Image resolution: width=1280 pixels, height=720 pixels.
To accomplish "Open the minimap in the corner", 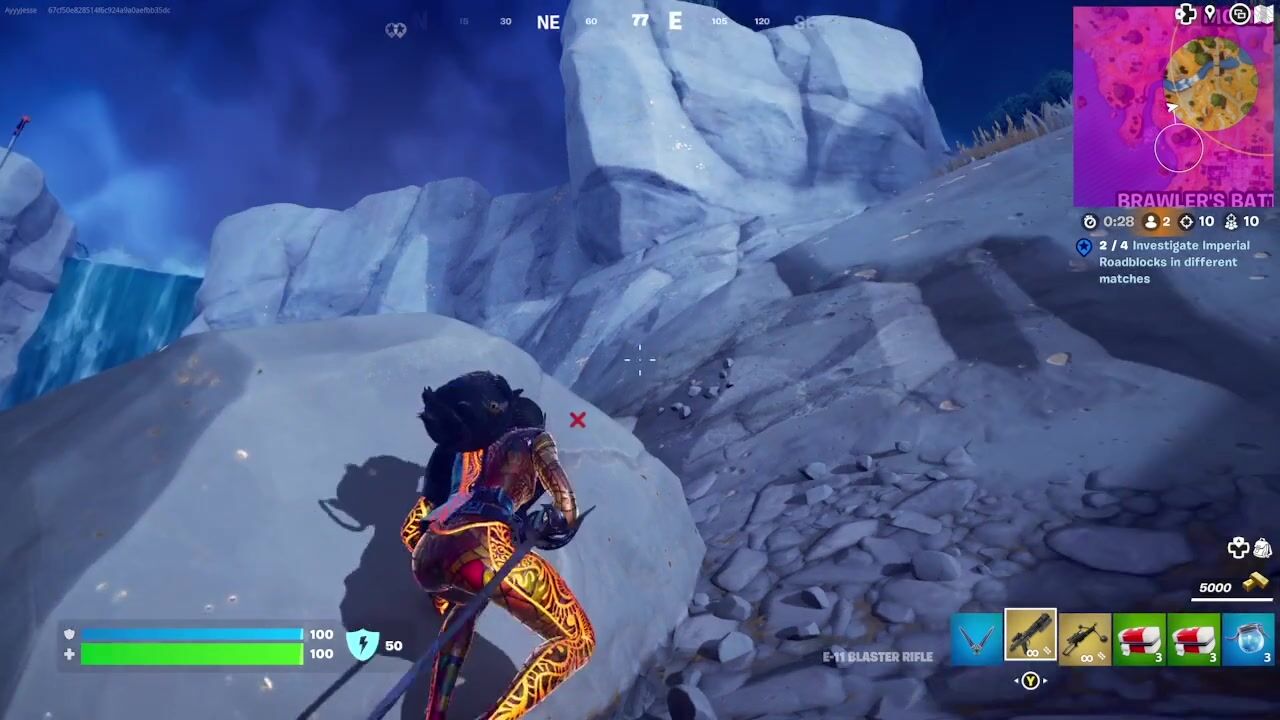I will click(x=1173, y=108).
